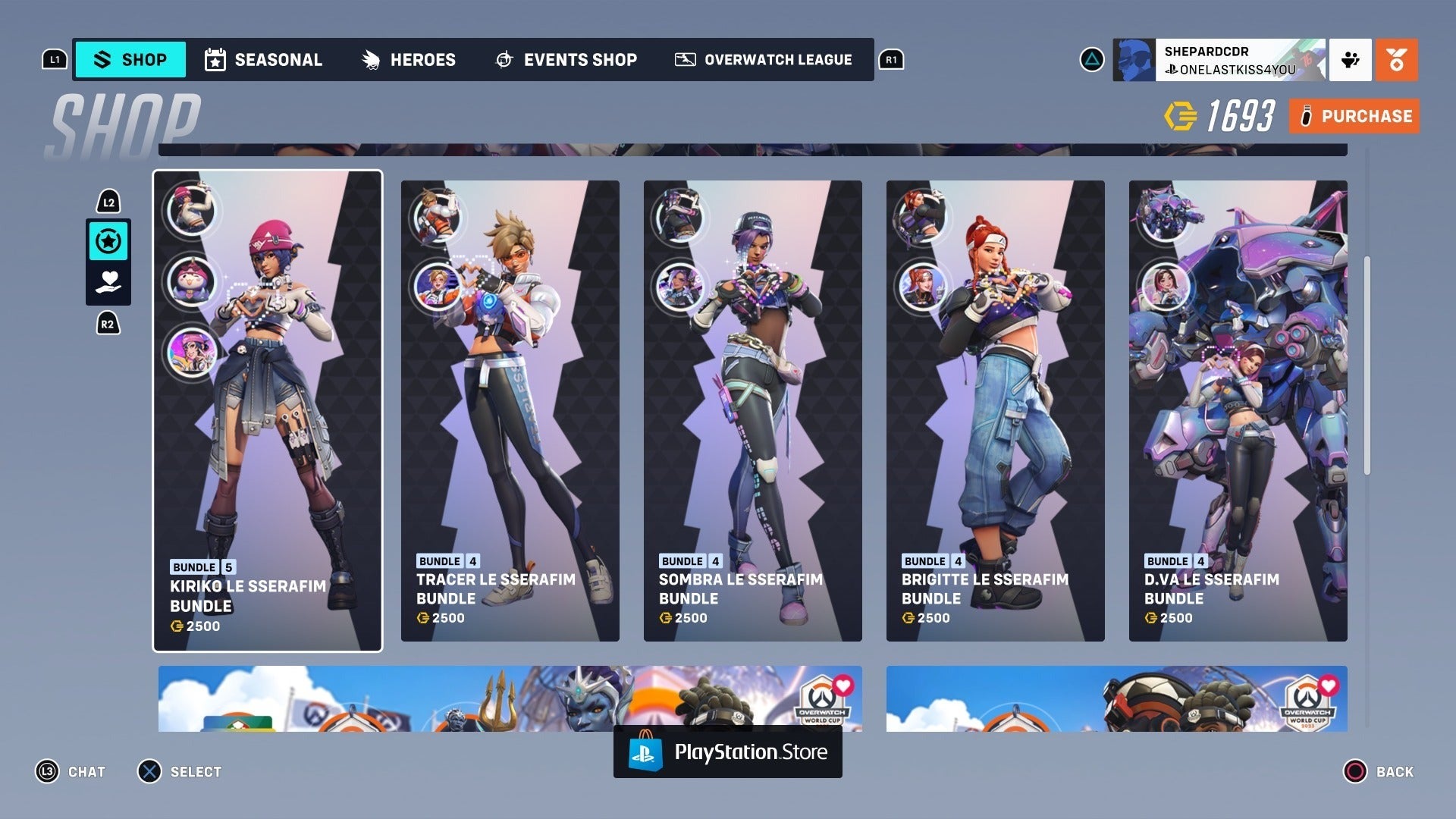Click the social group icon near the profile

pyautogui.click(x=1348, y=59)
